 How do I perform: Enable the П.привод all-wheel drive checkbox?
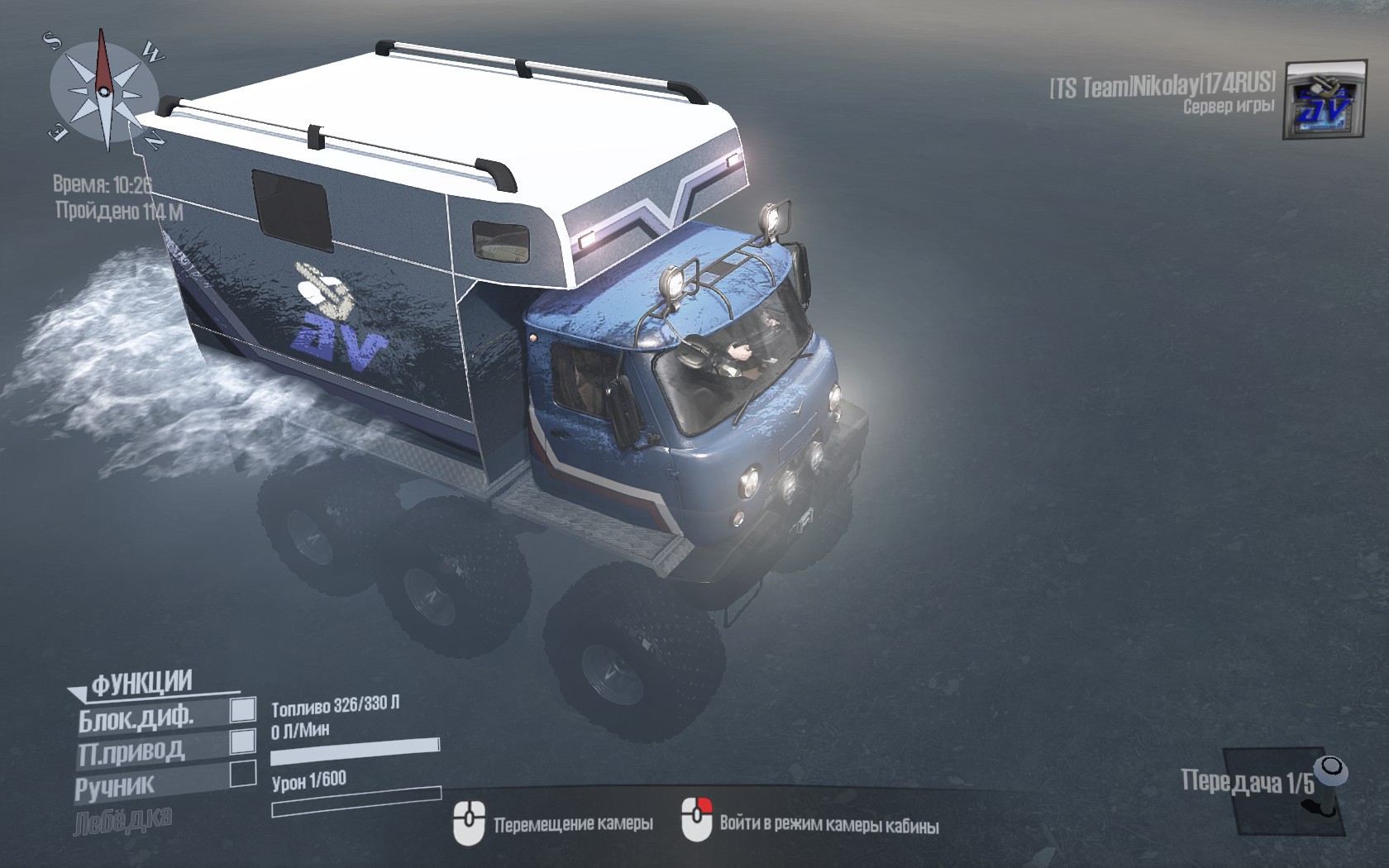point(242,742)
